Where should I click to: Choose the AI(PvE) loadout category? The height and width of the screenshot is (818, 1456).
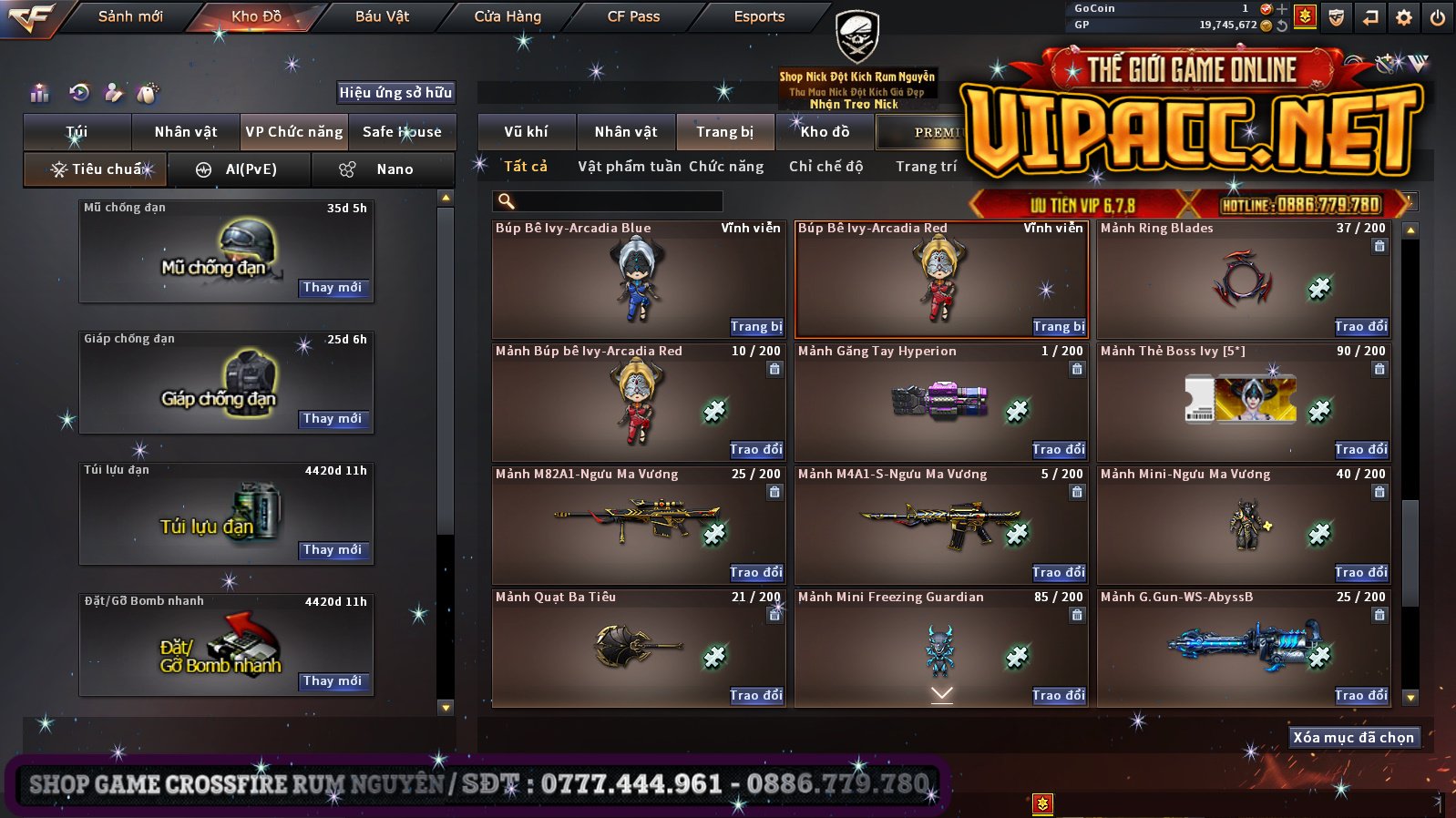tap(240, 169)
